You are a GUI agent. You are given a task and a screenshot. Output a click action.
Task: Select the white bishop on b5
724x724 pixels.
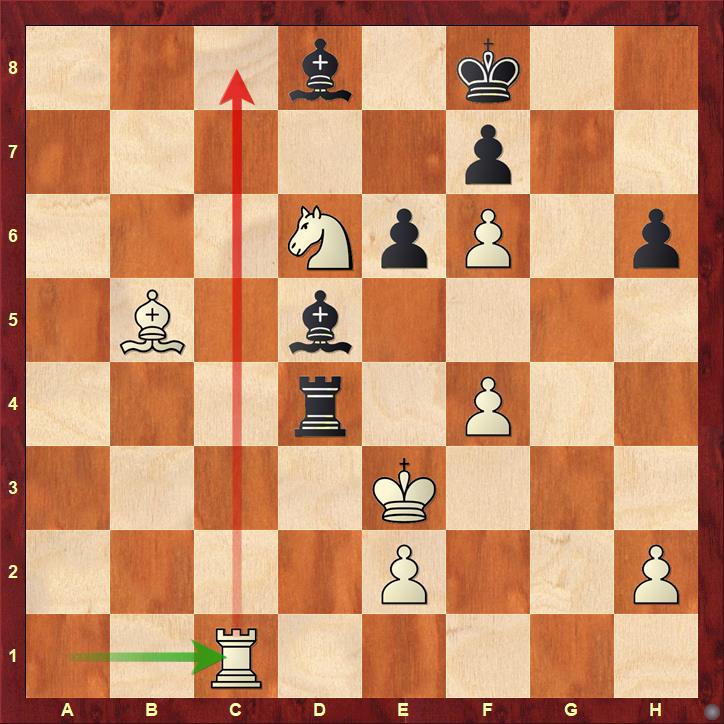(x=152, y=322)
